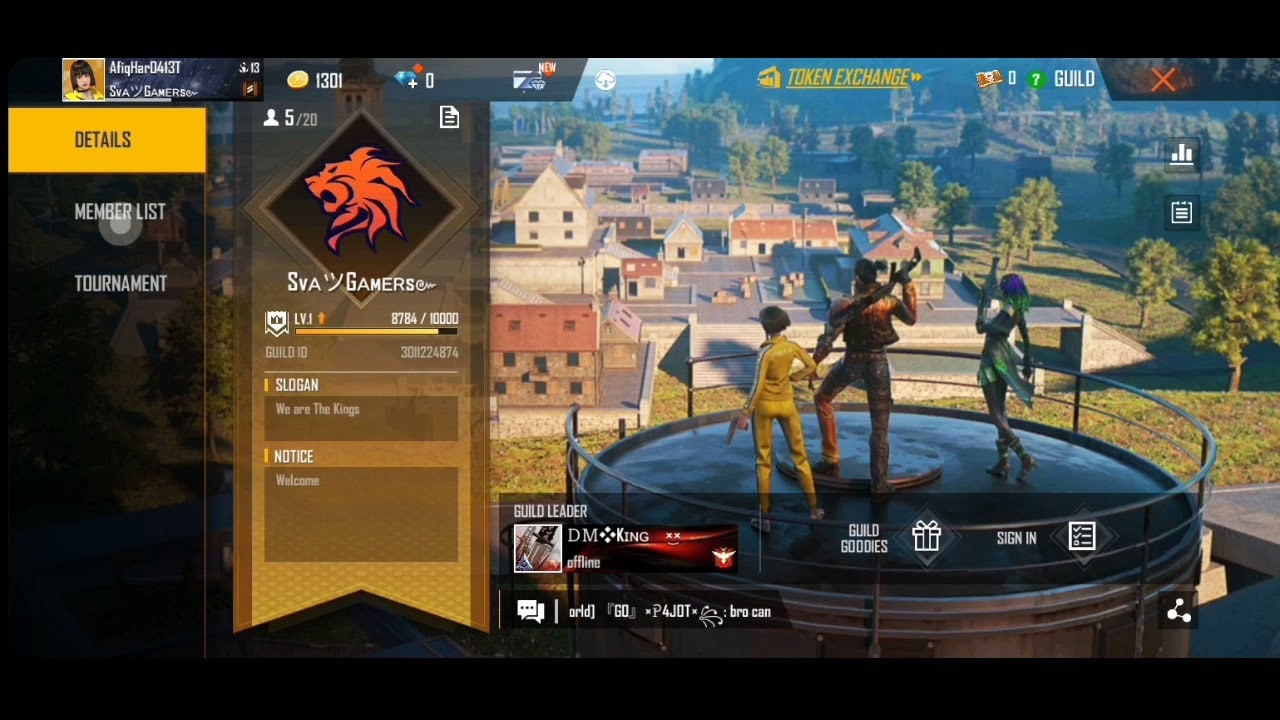Click the share icon
Screen dimensions: 1280x720
click(1179, 611)
